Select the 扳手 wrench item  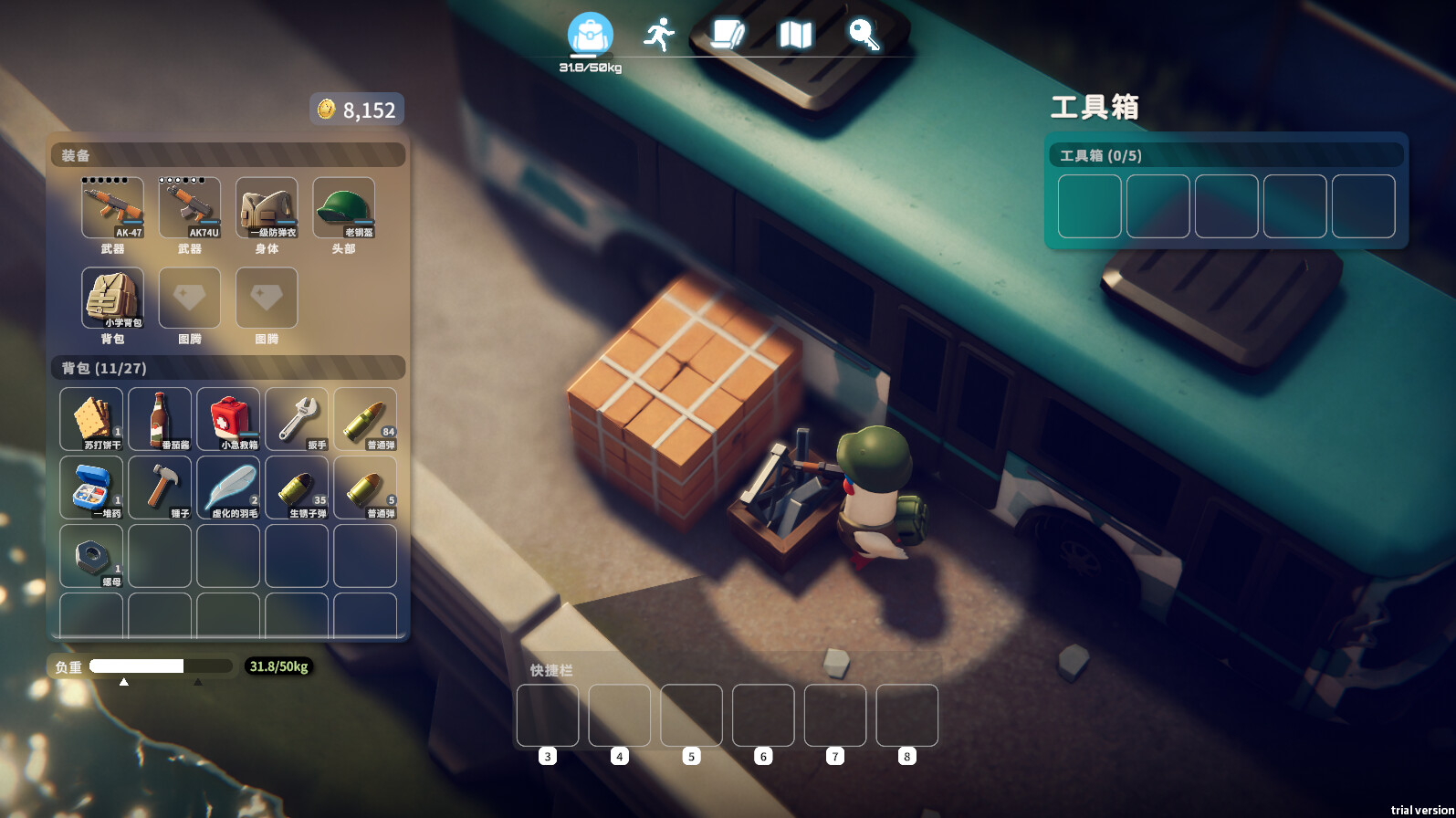[x=297, y=418]
